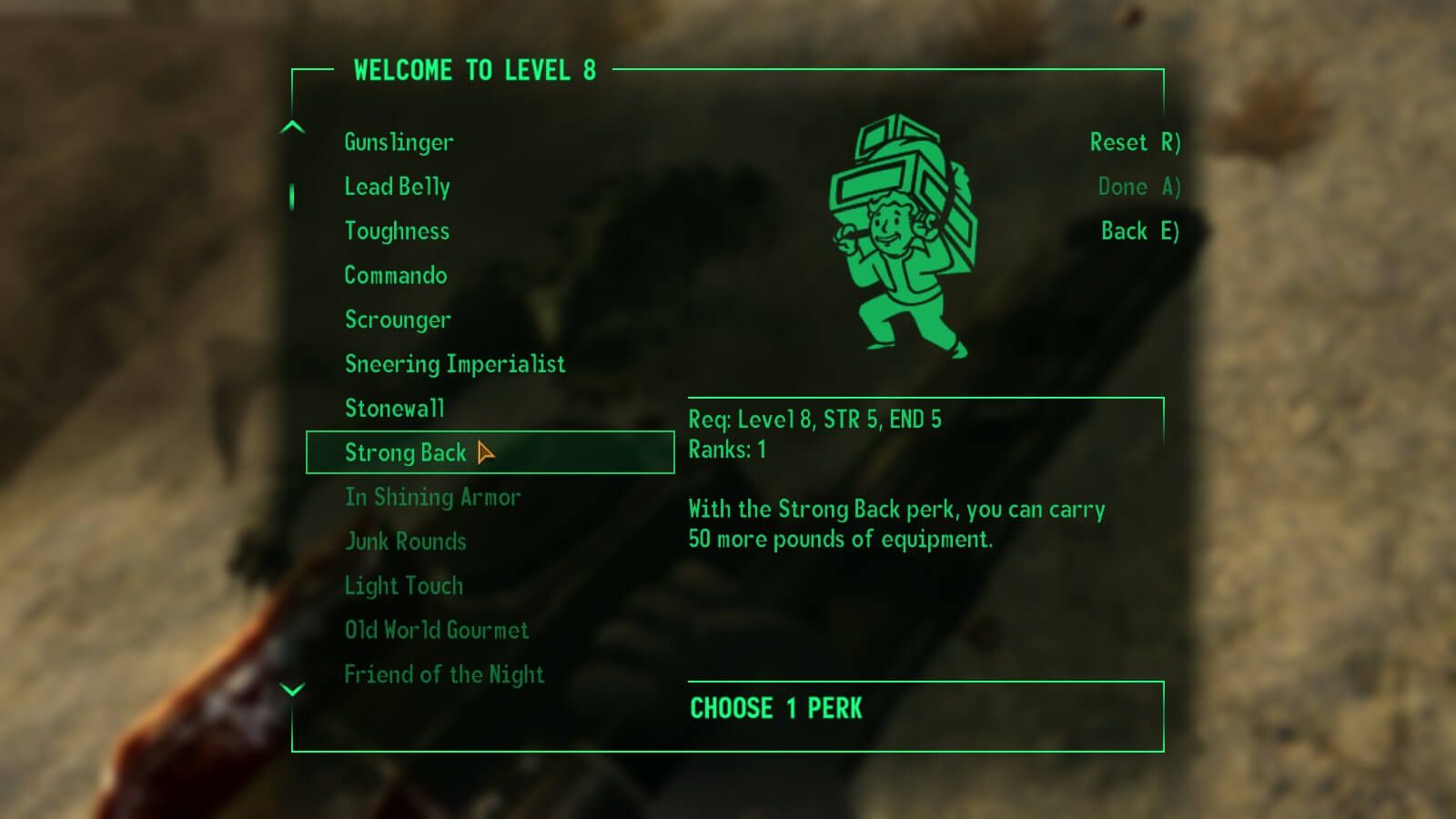
Task: Go back with the Back button
Action: tap(1139, 231)
